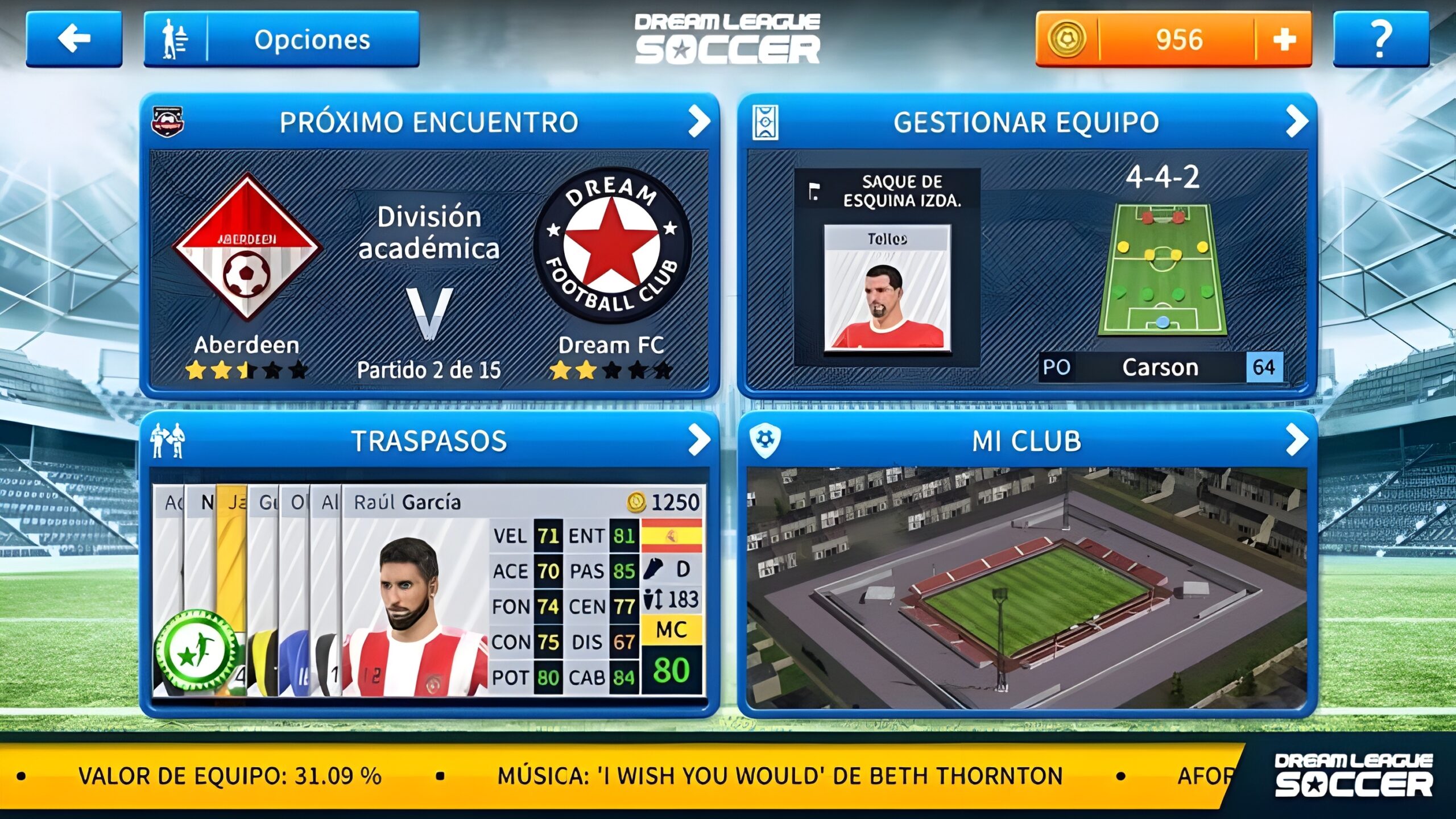
Task: Open help with the question mark button
Action: pyautogui.click(x=1380, y=39)
